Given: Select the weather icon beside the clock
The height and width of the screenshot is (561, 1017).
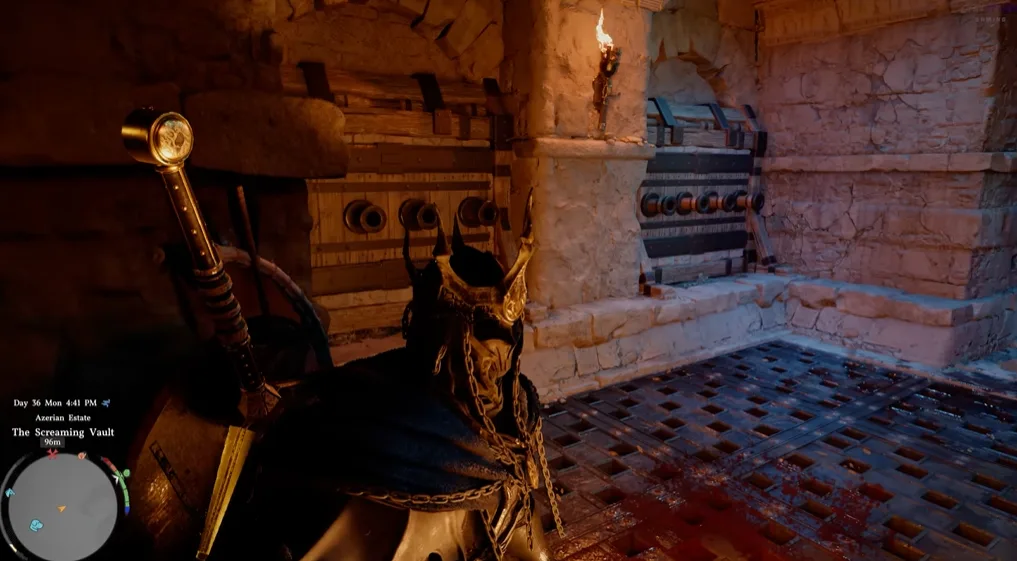Looking at the screenshot, I should tap(106, 403).
